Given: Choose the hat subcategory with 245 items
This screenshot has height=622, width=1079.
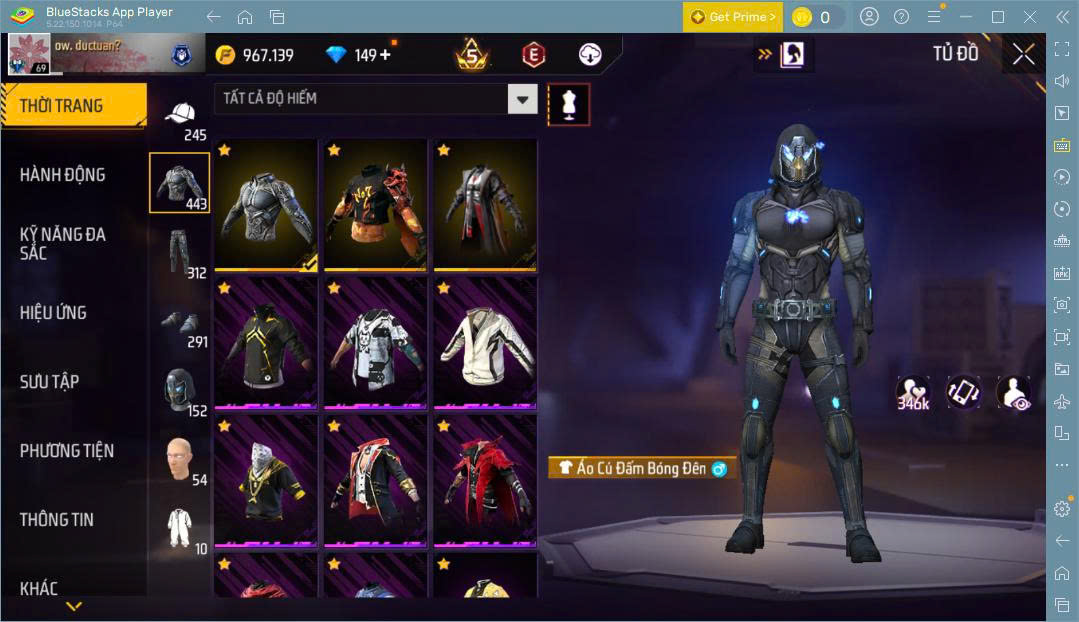Looking at the screenshot, I should 180,118.
